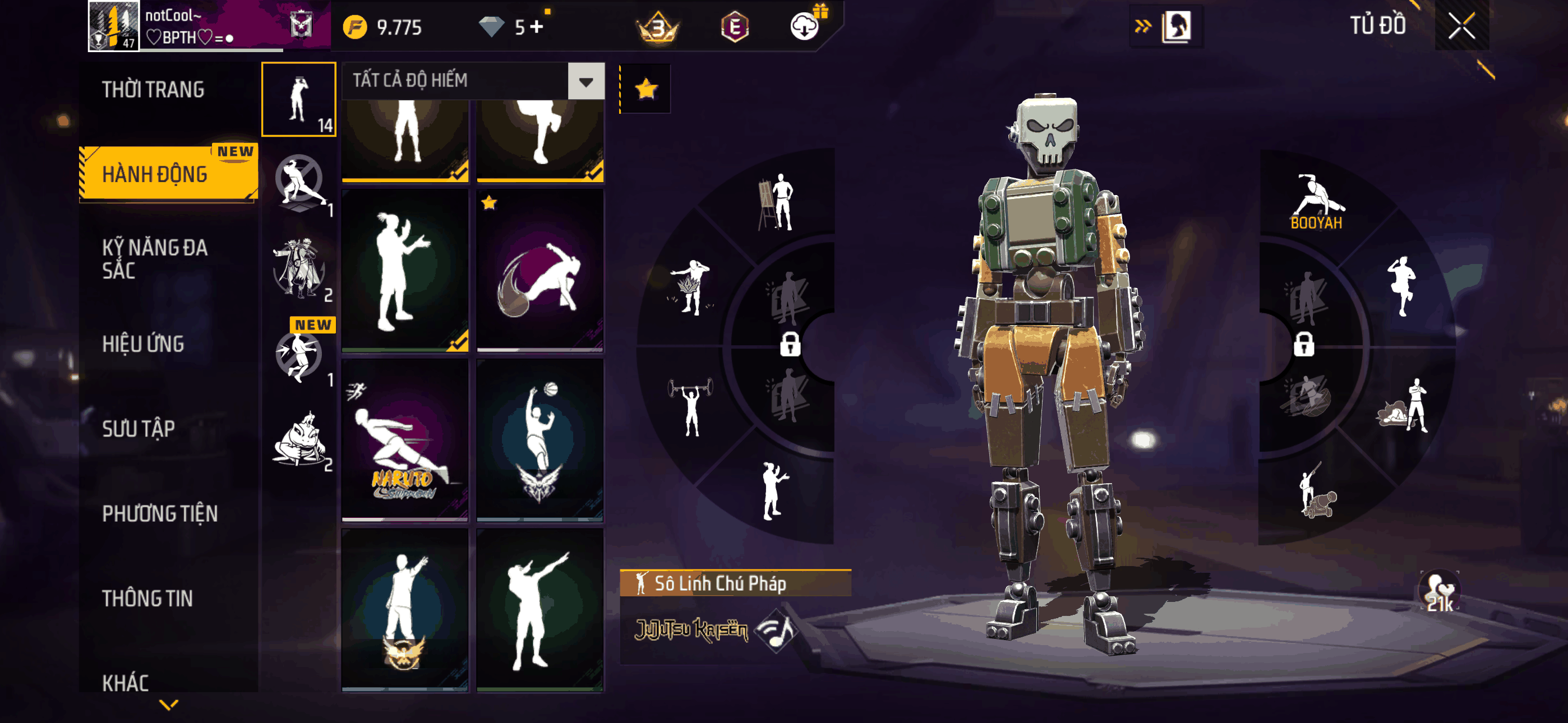
Task: Select the Naruto running emote
Action: [x=405, y=439]
